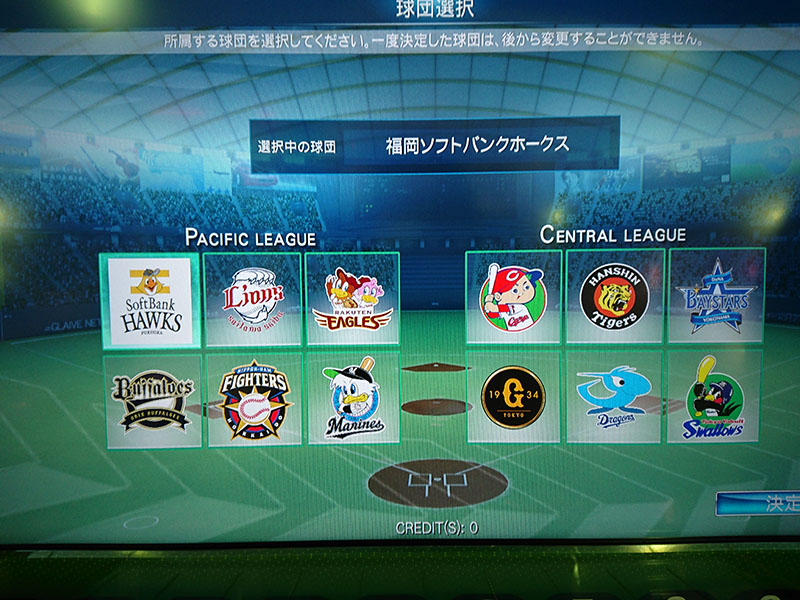Pick the Rakuten Eagles team tile
Screen dimensions: 800x600
pyautogui.click(x=352, y=299)
